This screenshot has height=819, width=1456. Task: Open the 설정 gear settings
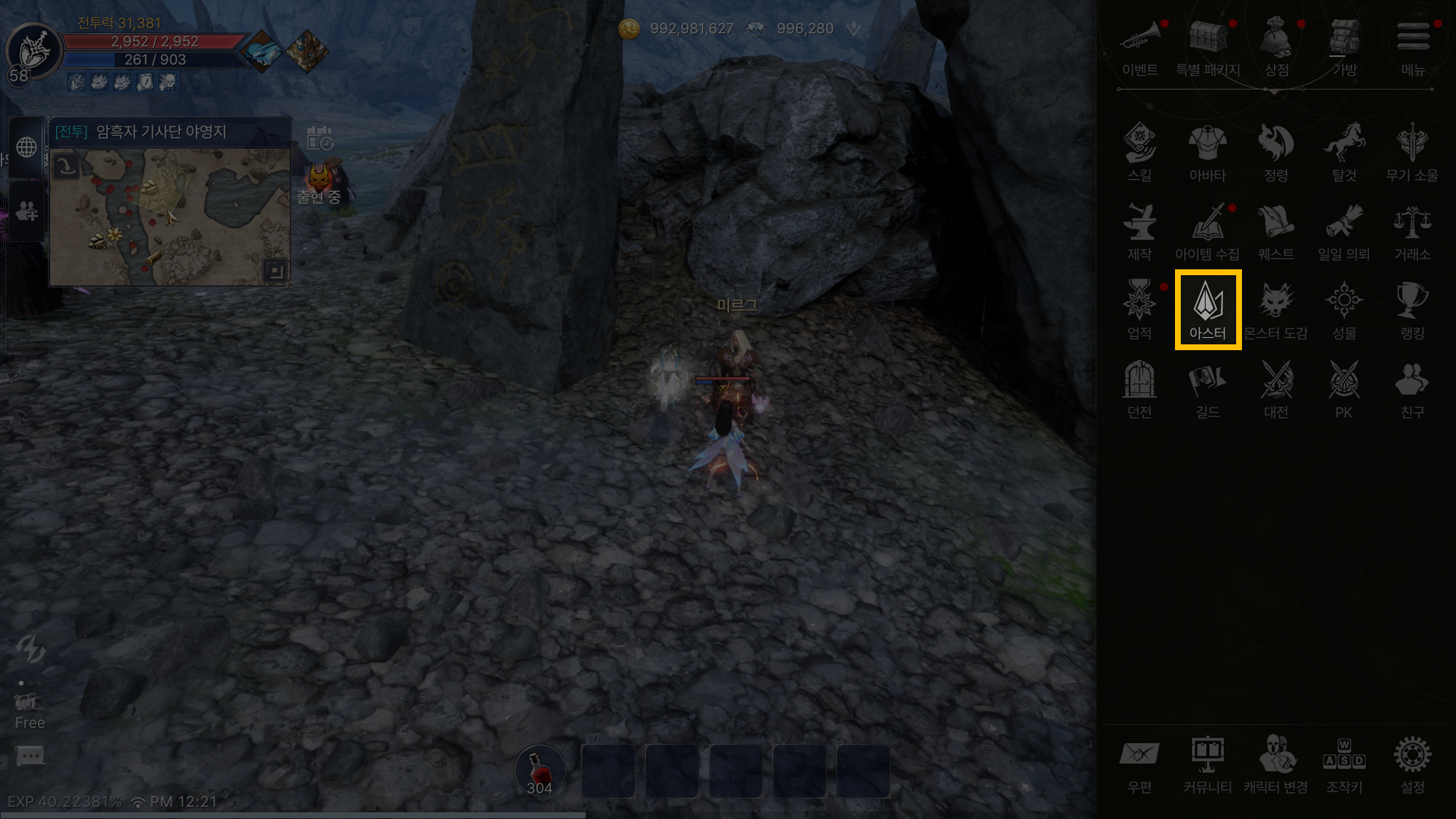(1412, 763)
